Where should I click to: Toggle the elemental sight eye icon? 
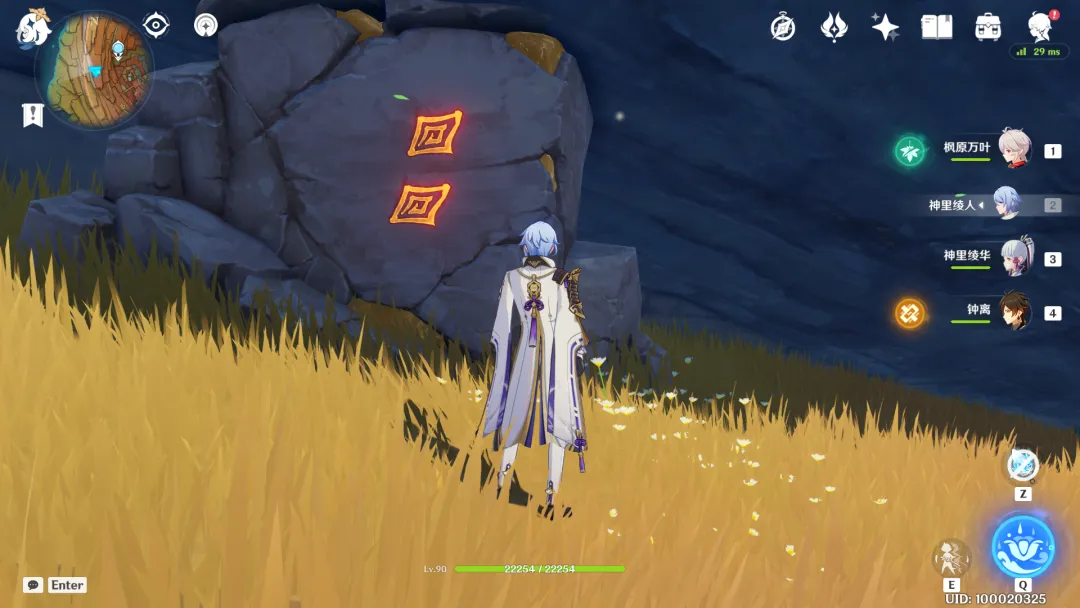pos(156,25)
